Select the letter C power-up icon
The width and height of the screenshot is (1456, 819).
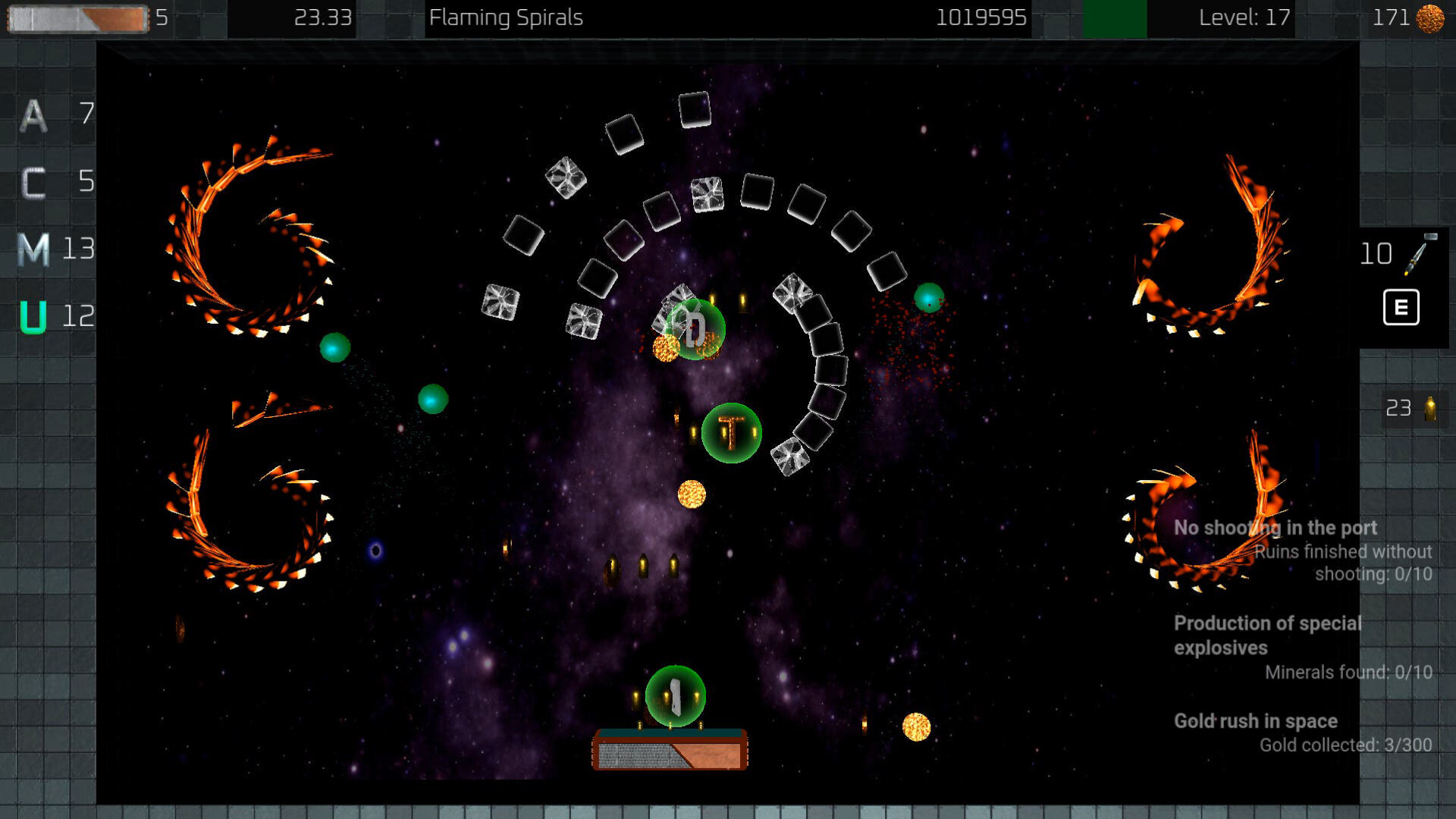click(x=33, y=183)
